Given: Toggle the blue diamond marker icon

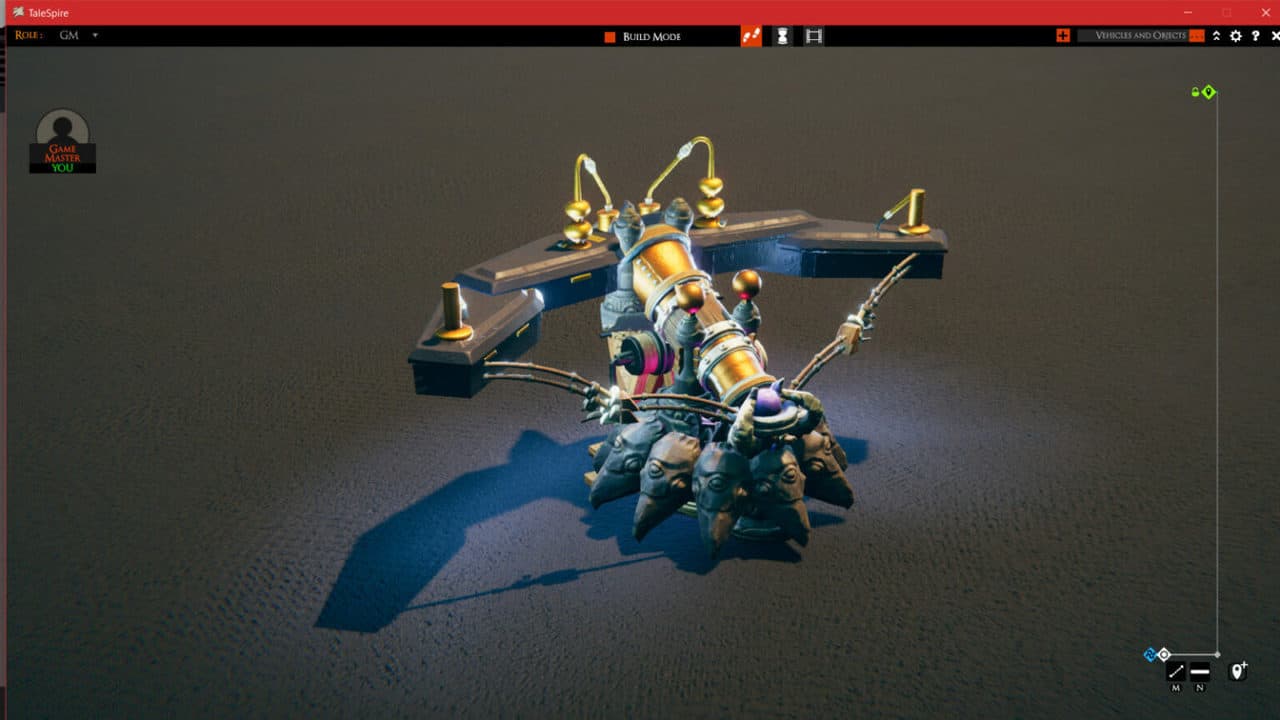Looking at the screenshot, I should pos(1149,655).
